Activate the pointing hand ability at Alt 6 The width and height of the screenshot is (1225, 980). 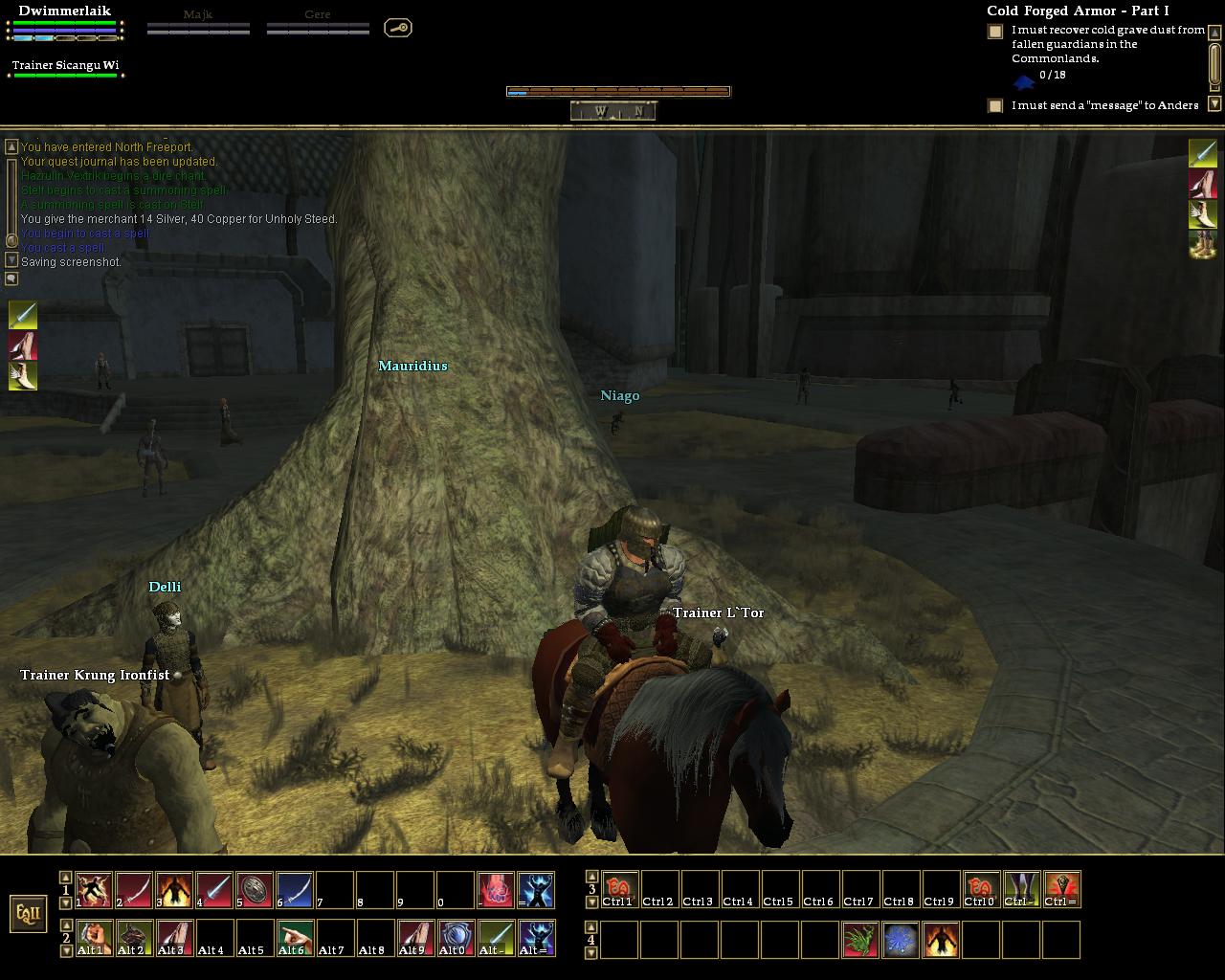pos(295,938)
